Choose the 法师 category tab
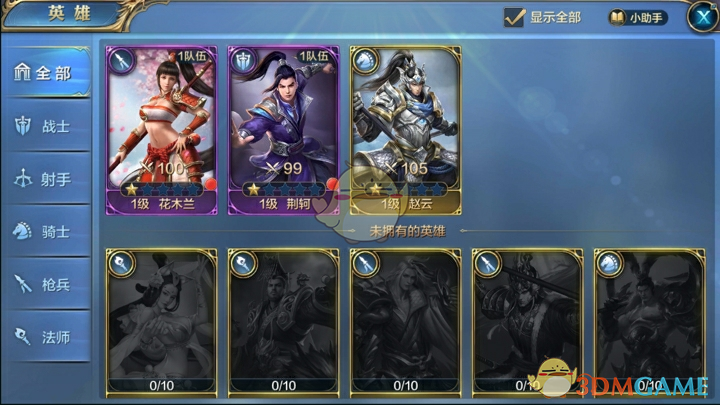 pyautogui.click(x=46, y=337)
